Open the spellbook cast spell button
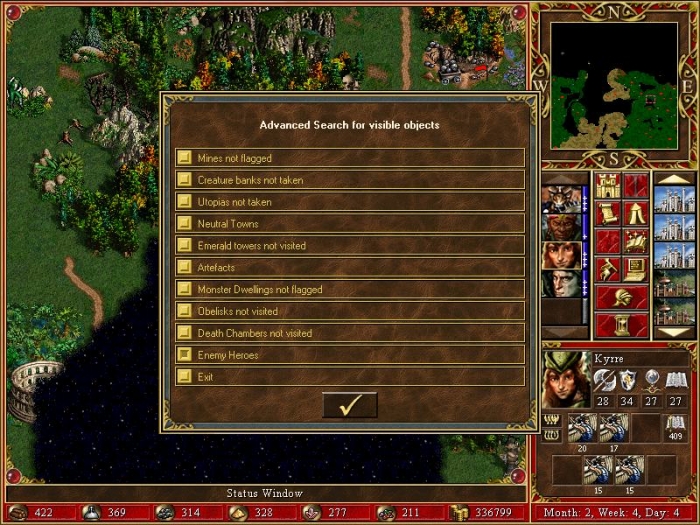 [634, 241]
